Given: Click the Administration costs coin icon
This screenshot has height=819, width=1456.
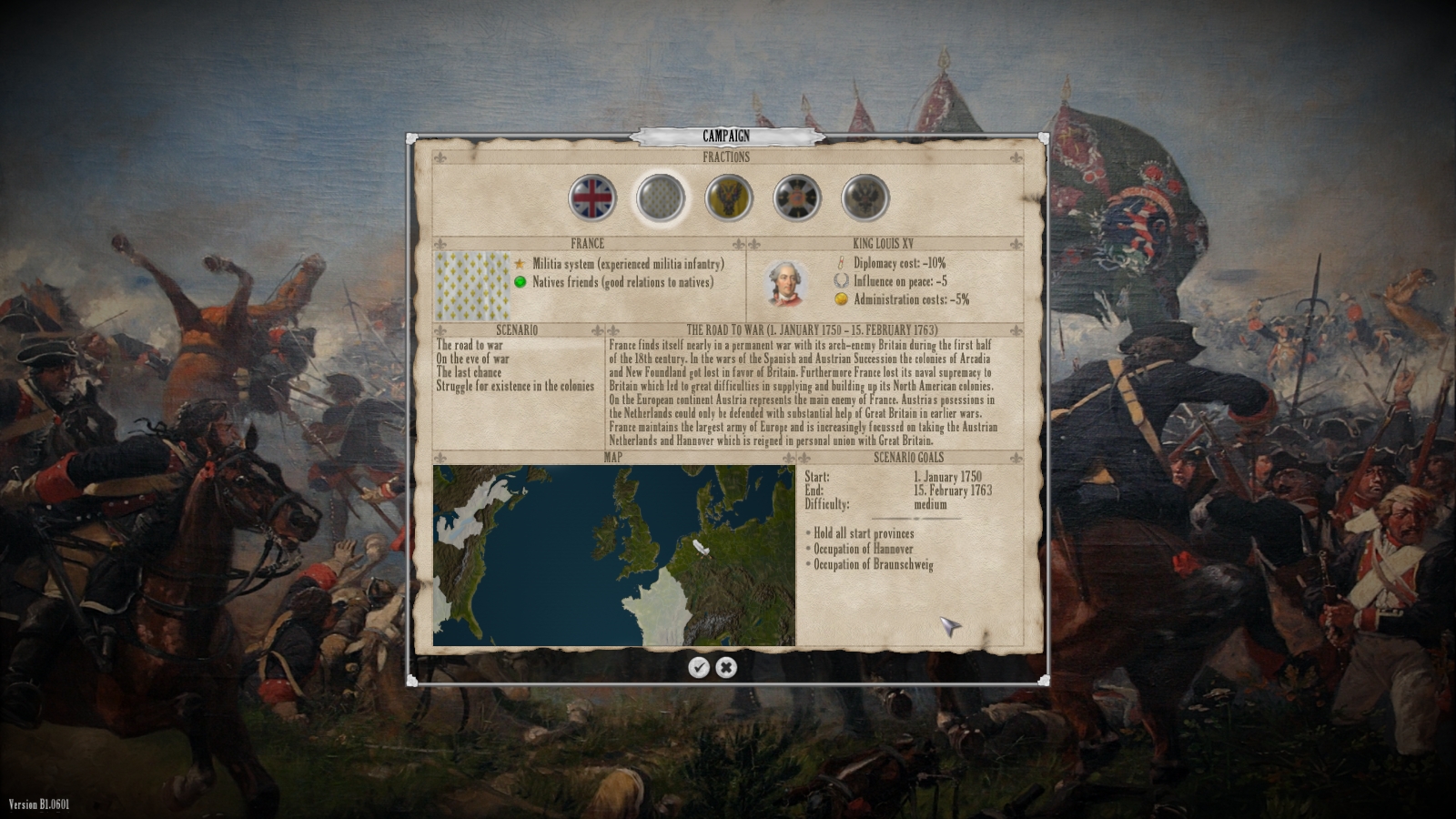Looking at the screenshot, I should pos(839,298).
